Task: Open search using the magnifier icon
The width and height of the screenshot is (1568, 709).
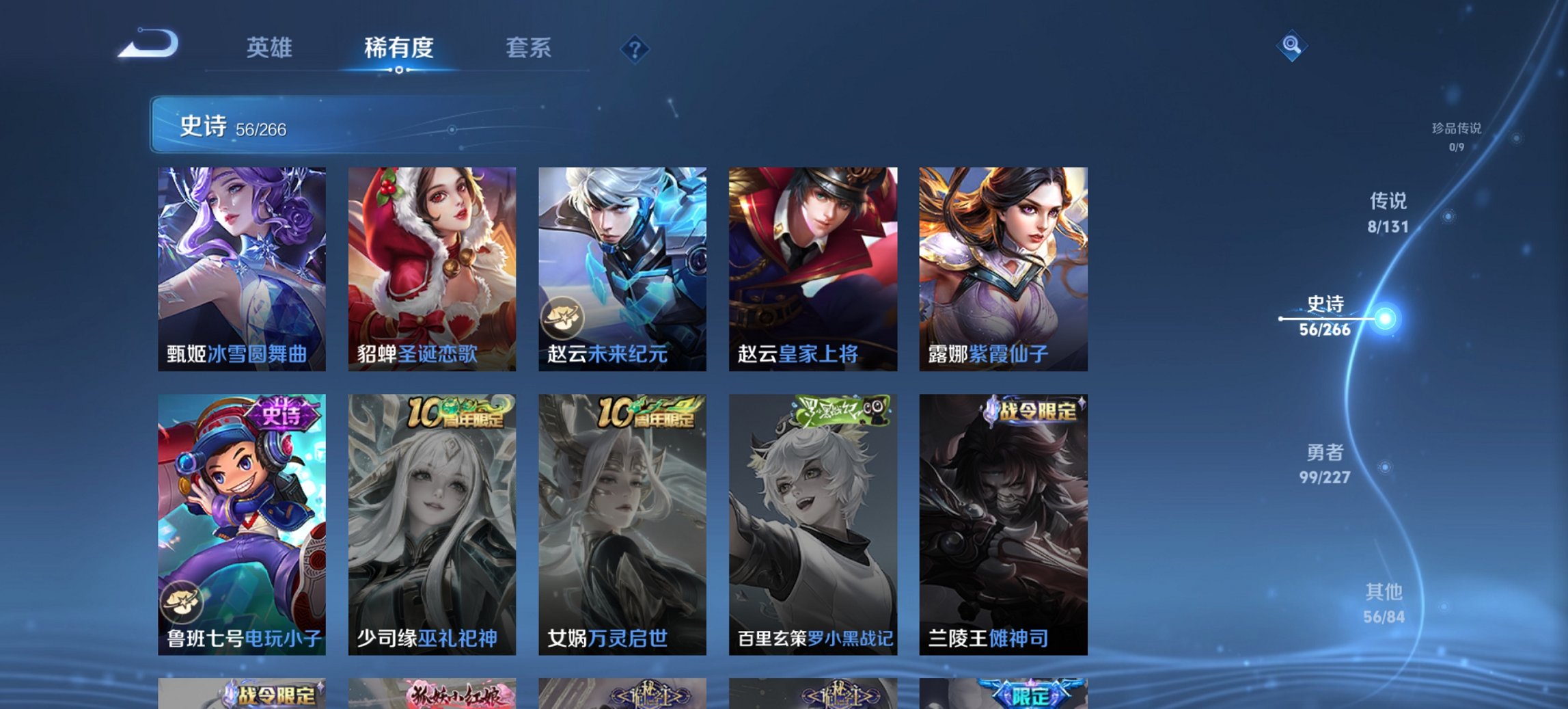Action: pyautogui.click(x=1291, y=48)
